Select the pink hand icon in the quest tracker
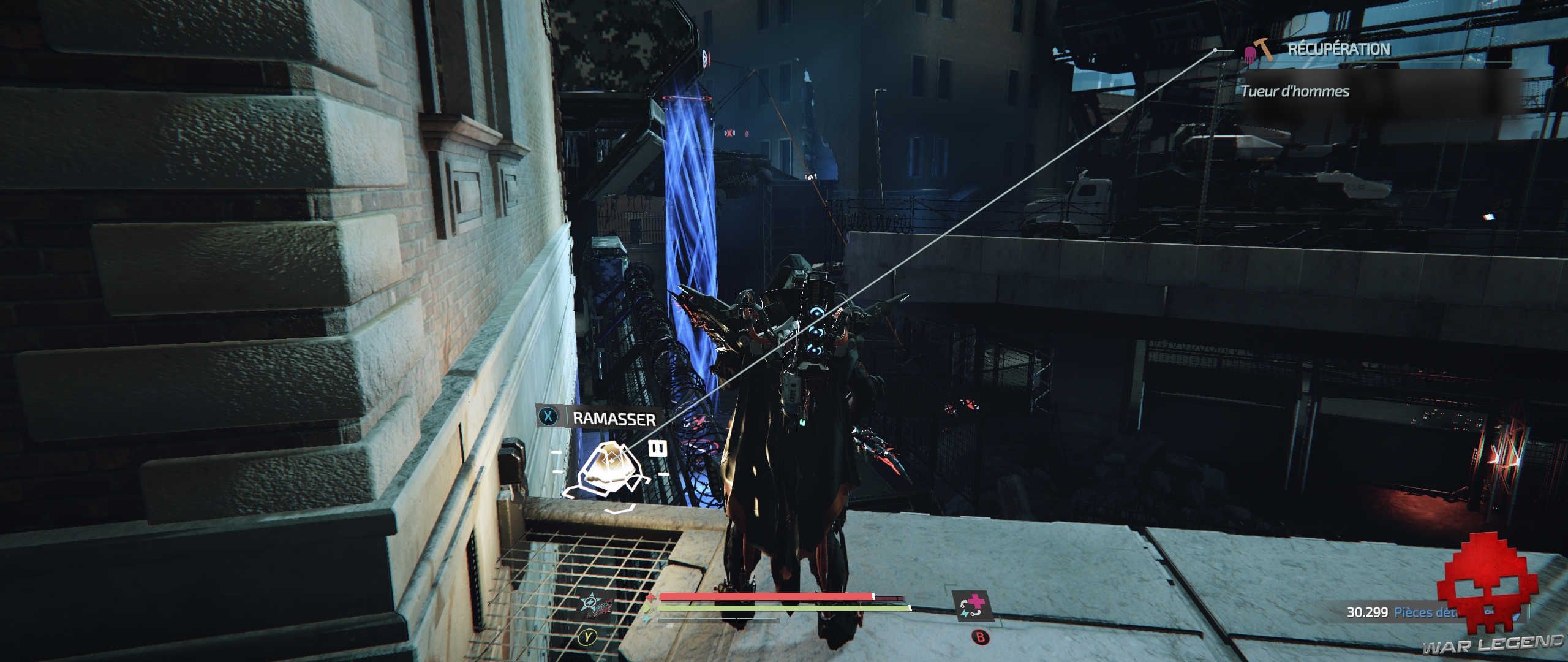This screenshot has height=662, width=1568. point(1250,55)
